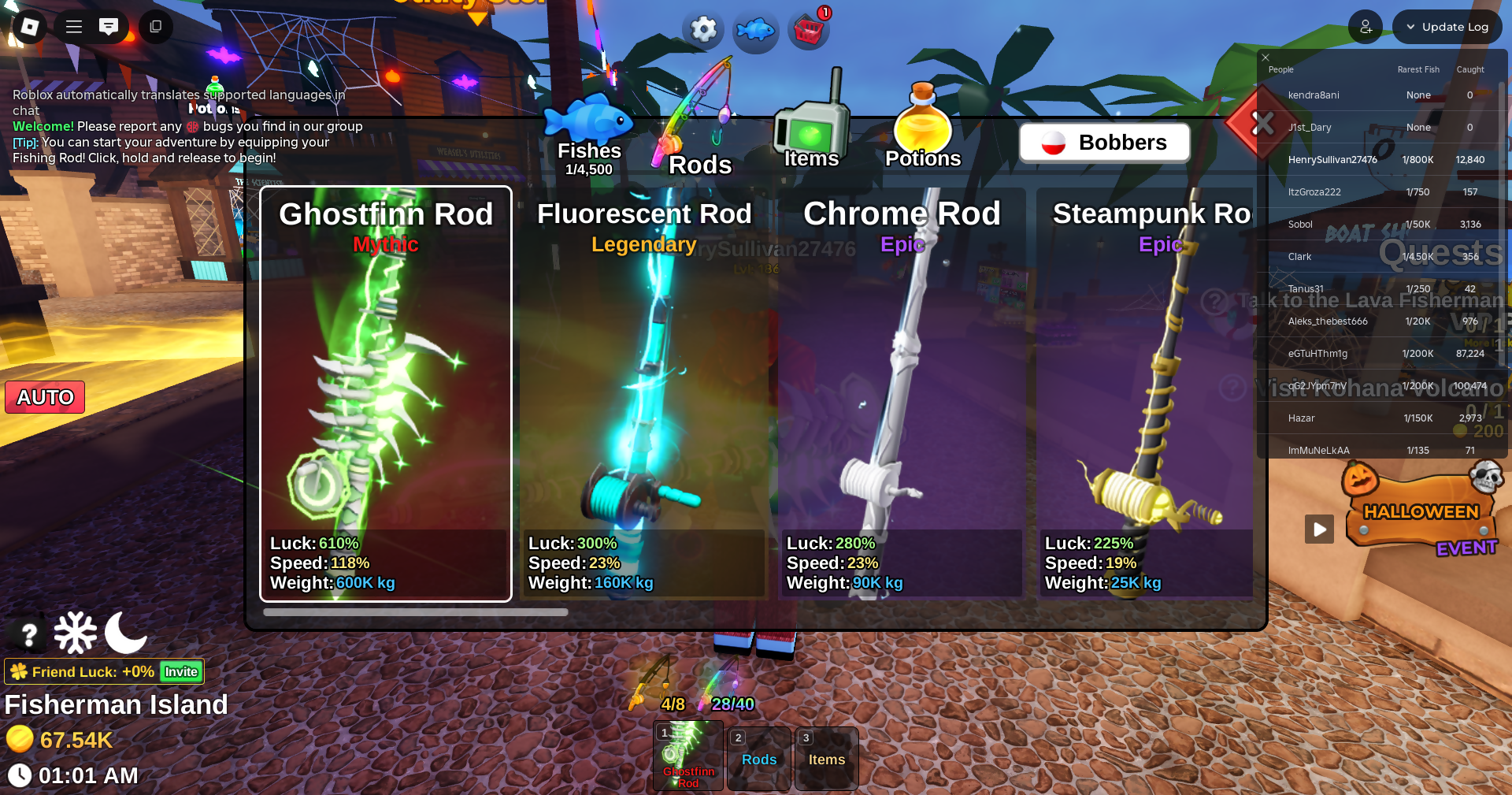Open the Update Log dropdown
This screenshot has width=1512, height=795.
tap(1447, 27)
